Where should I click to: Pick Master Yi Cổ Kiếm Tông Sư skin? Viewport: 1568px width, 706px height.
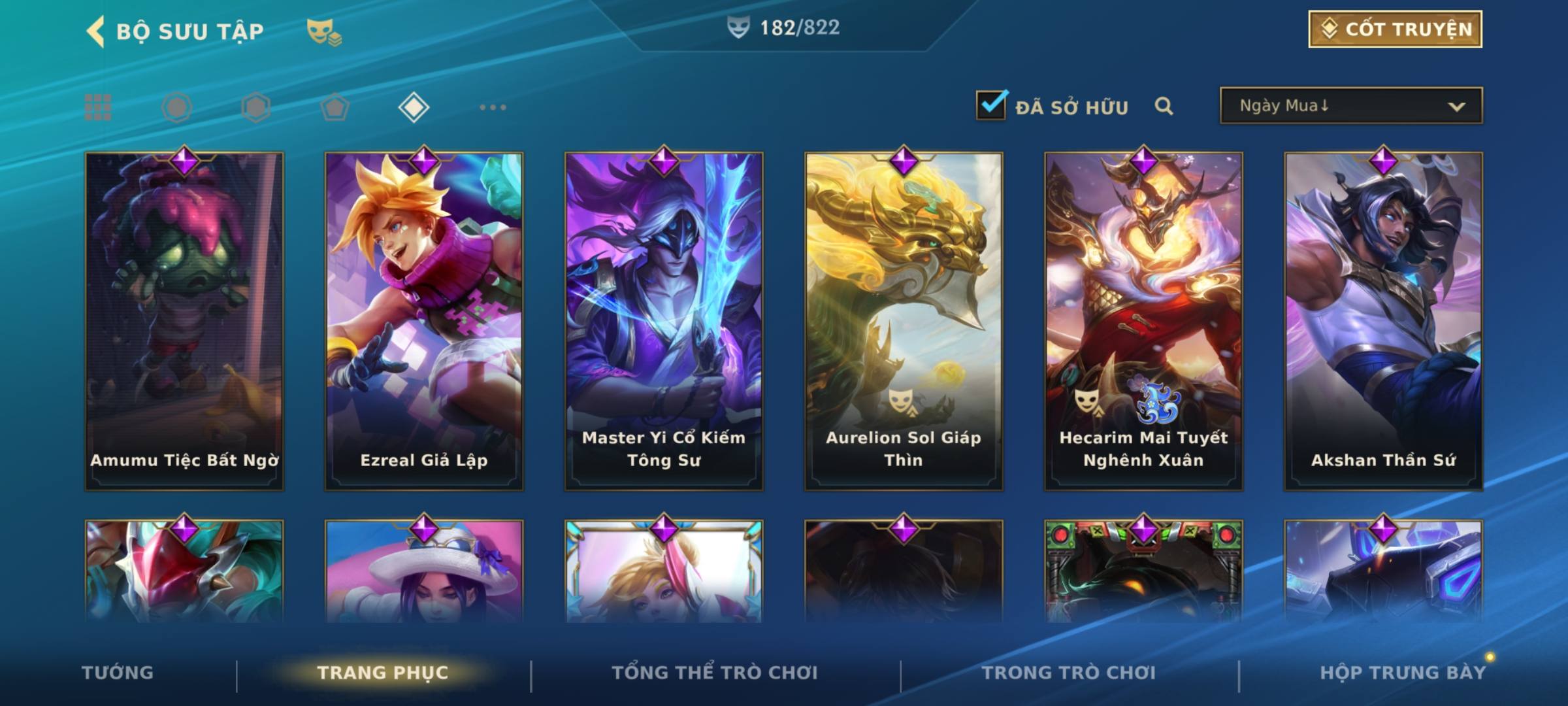click(x=664, y=320)
